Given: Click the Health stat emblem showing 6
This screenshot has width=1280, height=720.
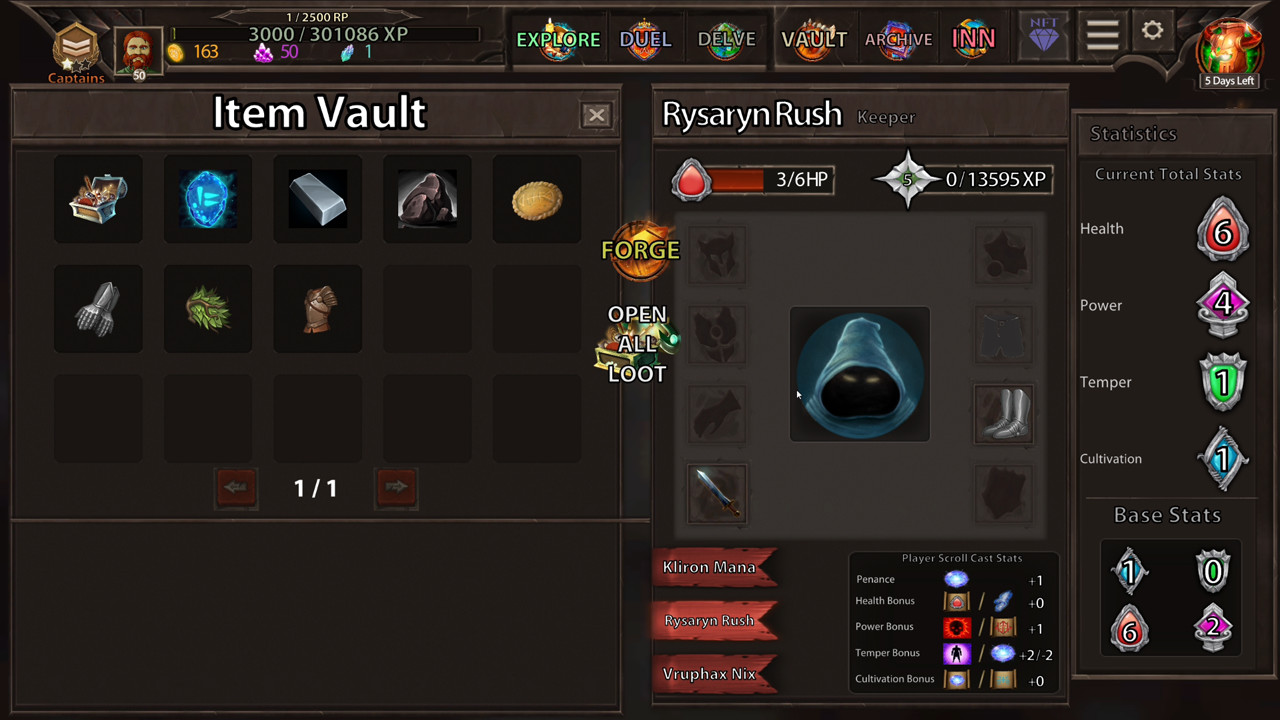Looking at the screenshot, I should [x=1222, y=228].
